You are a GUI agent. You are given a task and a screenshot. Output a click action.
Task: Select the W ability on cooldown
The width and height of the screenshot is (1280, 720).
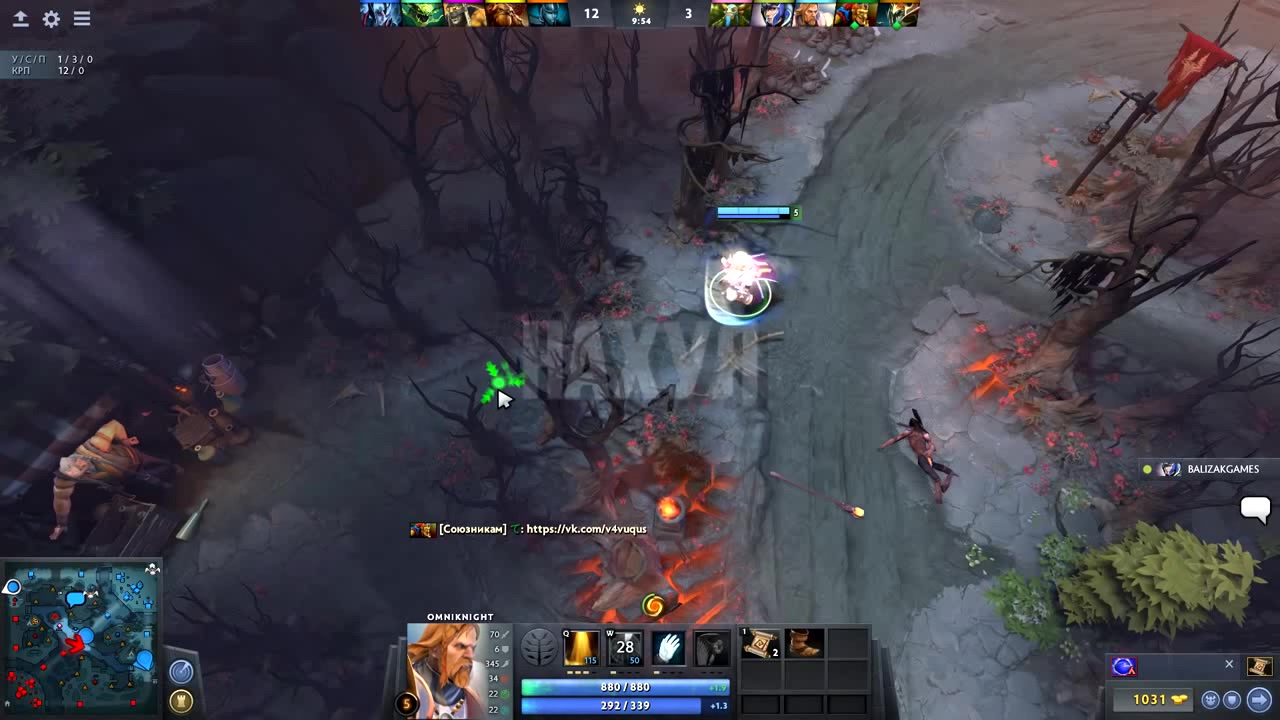(x=625, y=648)
